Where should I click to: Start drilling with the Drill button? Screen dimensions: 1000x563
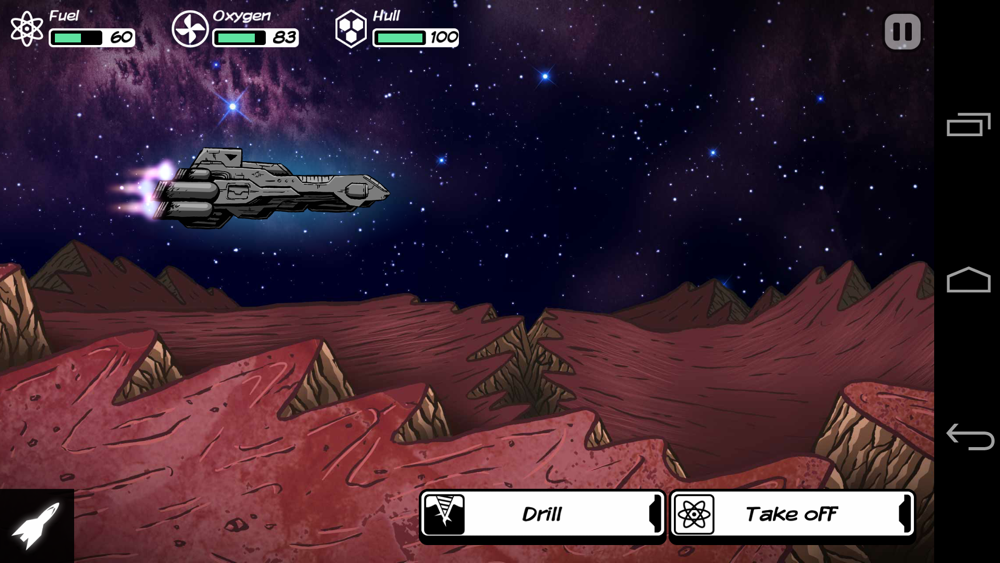[542, 514]
